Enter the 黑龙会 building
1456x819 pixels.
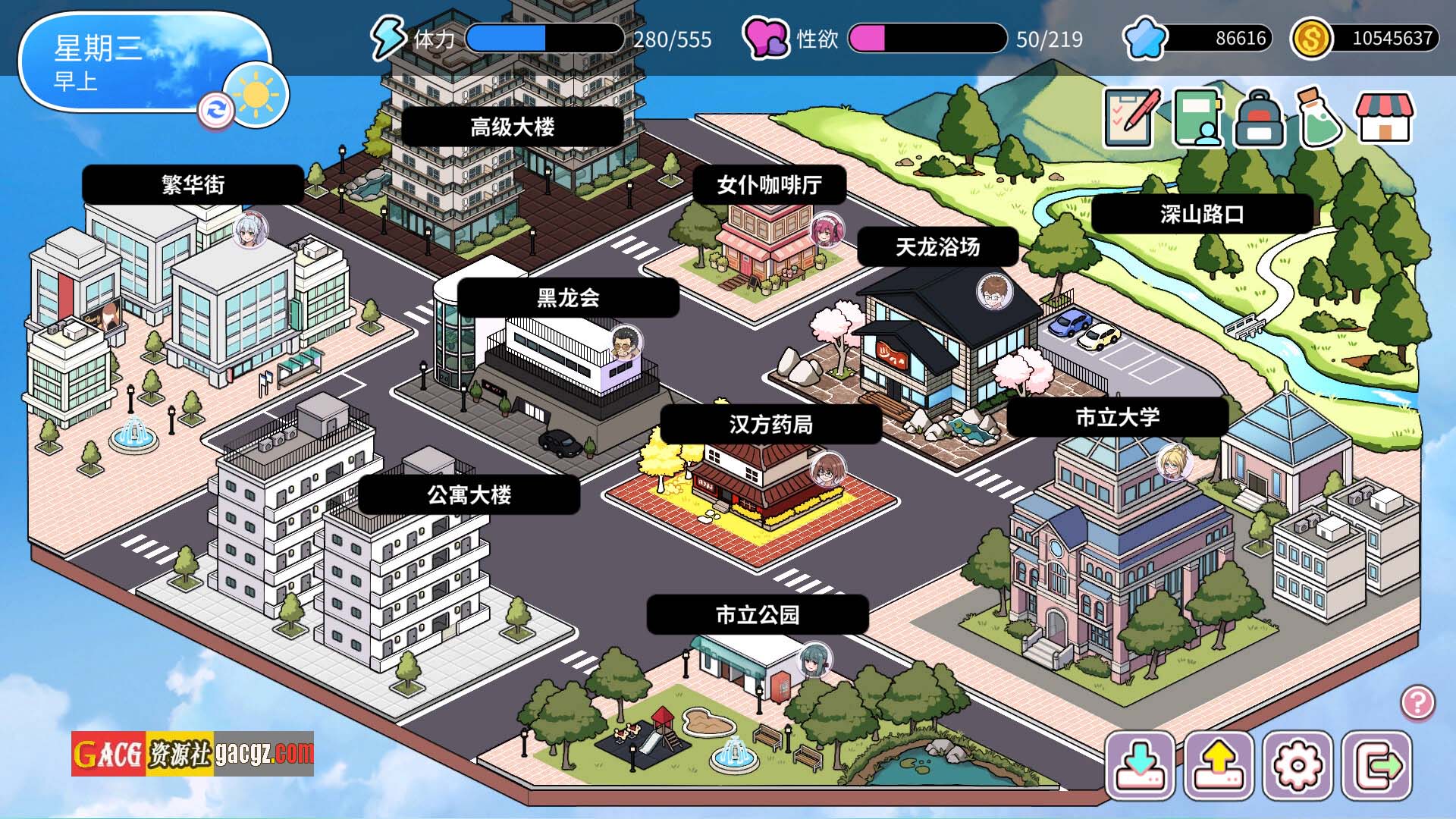coord(568,297)
